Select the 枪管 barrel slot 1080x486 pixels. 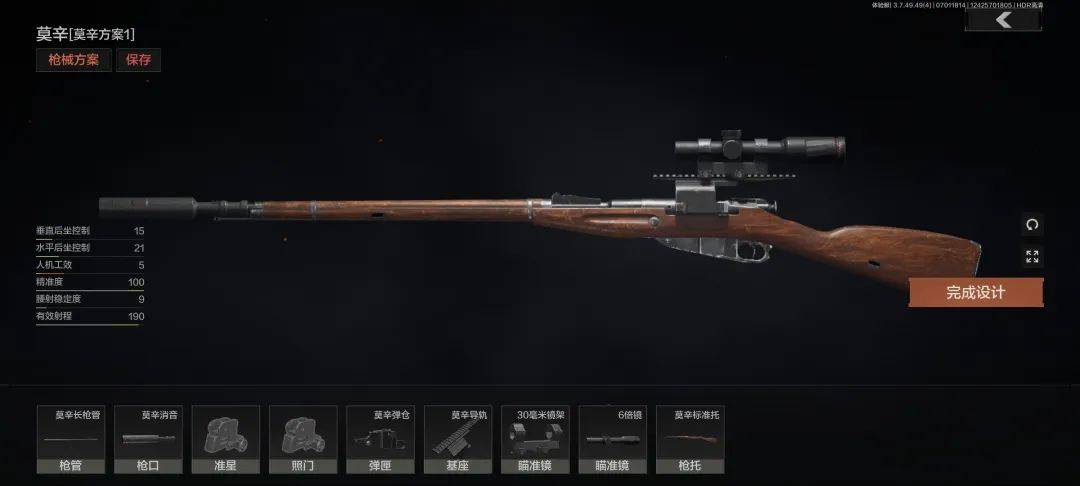coord(71,439)
